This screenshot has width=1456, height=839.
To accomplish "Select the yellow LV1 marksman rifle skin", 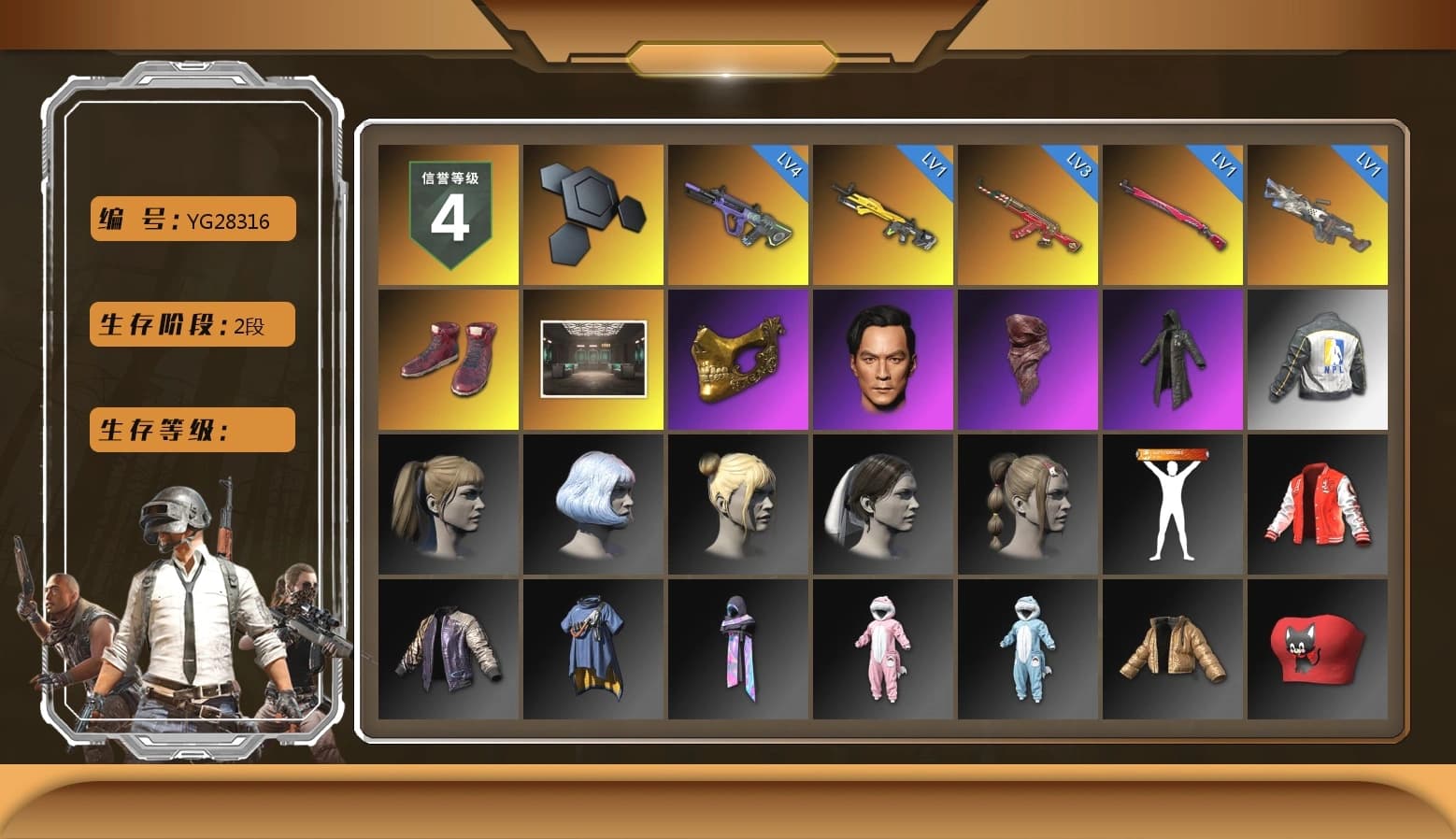I will pyautogui.click(x=882, y=215).
